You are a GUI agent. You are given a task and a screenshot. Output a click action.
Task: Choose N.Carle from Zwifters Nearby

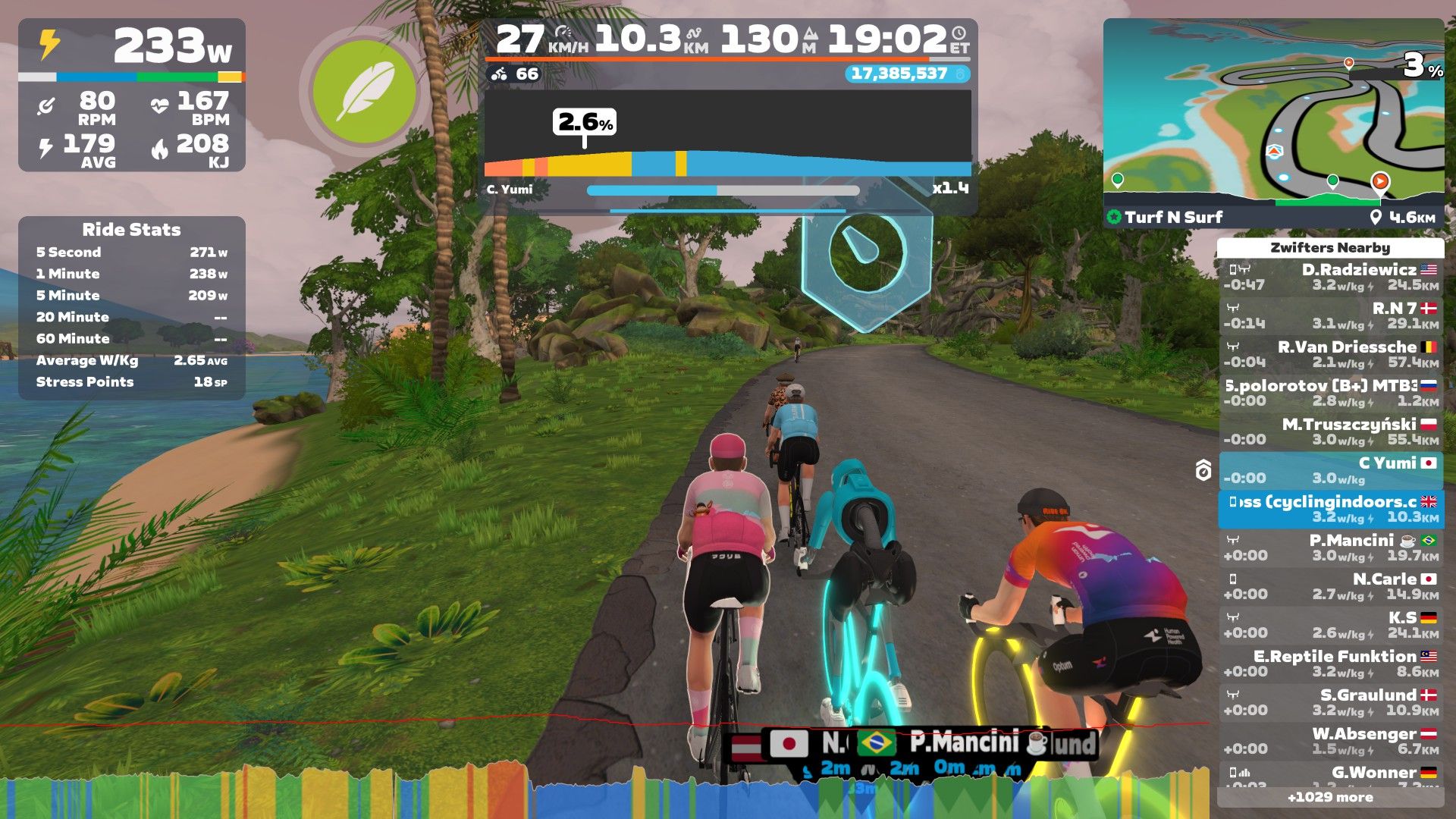tap(1331, 586)
